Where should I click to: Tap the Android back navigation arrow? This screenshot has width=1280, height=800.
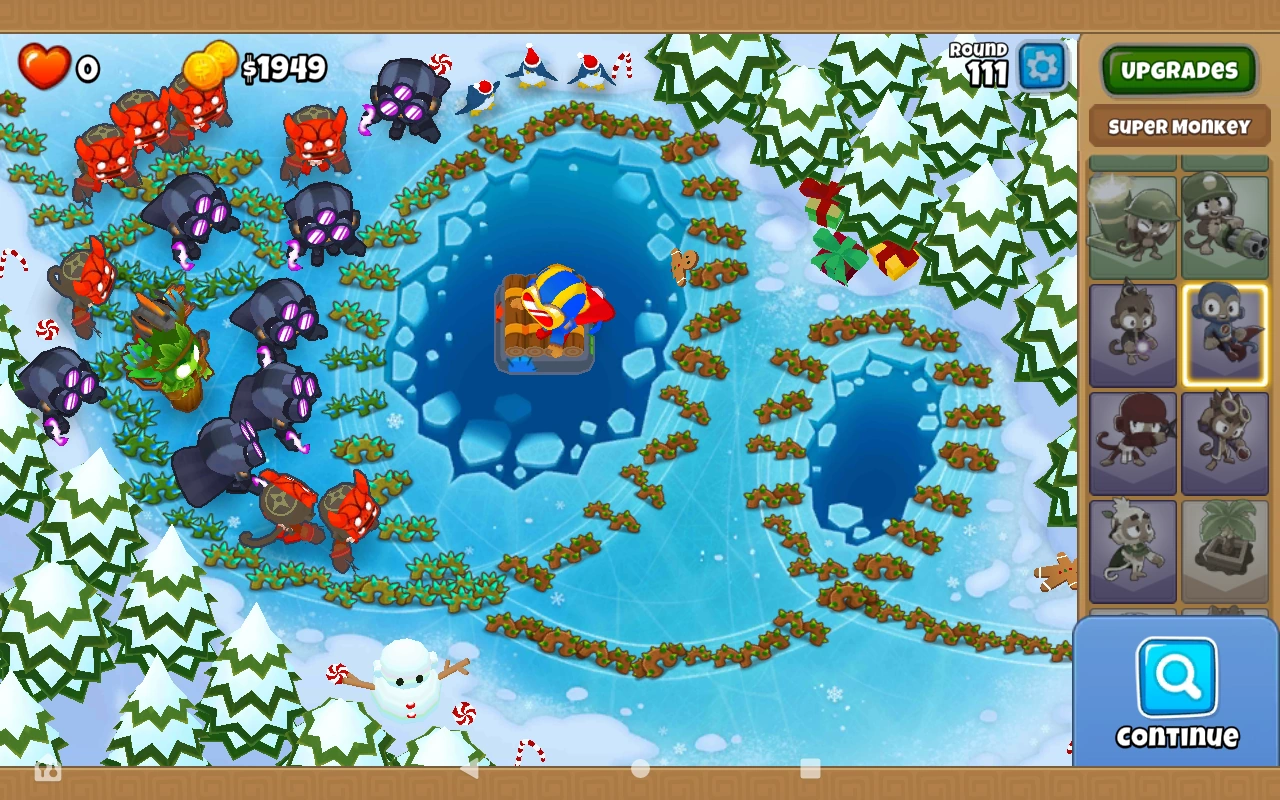pos(471,771)
